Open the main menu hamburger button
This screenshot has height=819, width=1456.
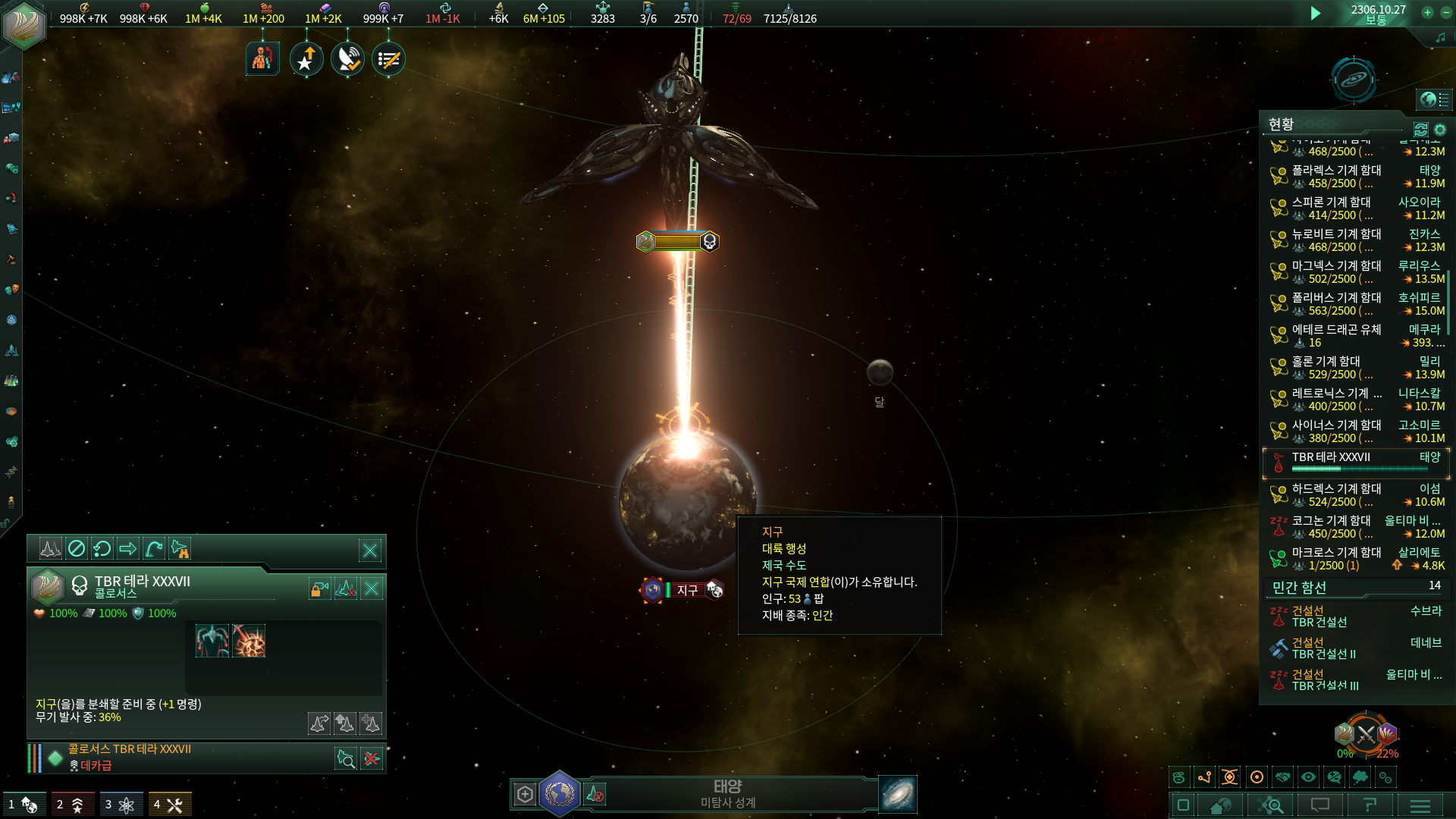point(1420,805)
